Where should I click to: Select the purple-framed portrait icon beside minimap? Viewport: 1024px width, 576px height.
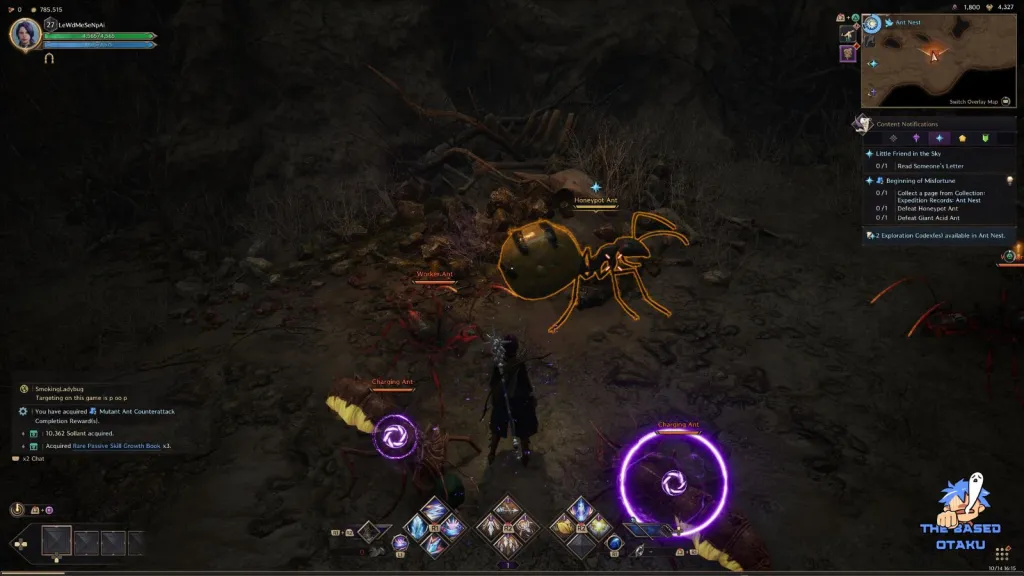coord(848,53)
